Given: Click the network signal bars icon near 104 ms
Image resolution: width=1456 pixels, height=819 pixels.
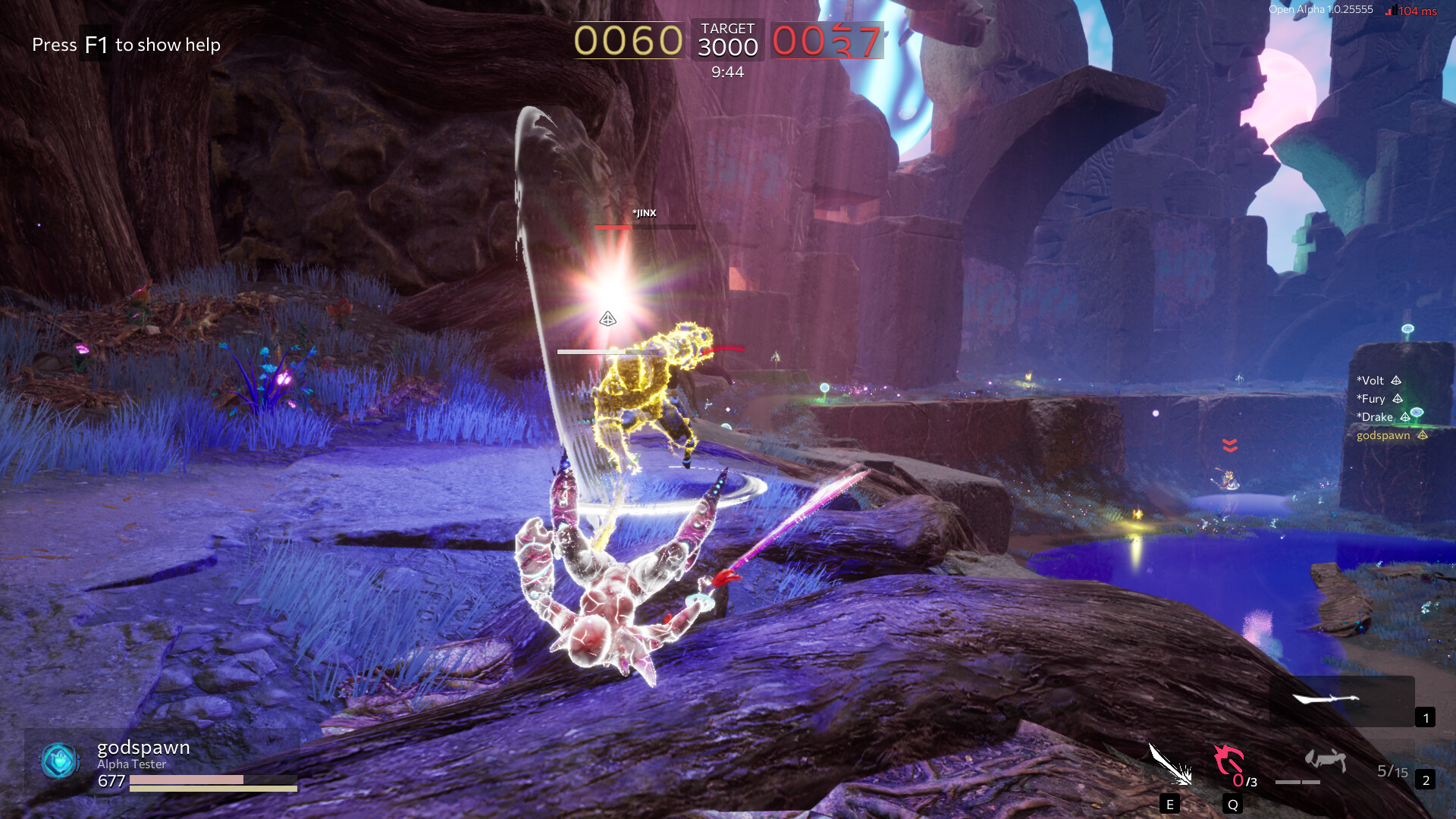Looking at the screenshot, I should point(1392,11).
